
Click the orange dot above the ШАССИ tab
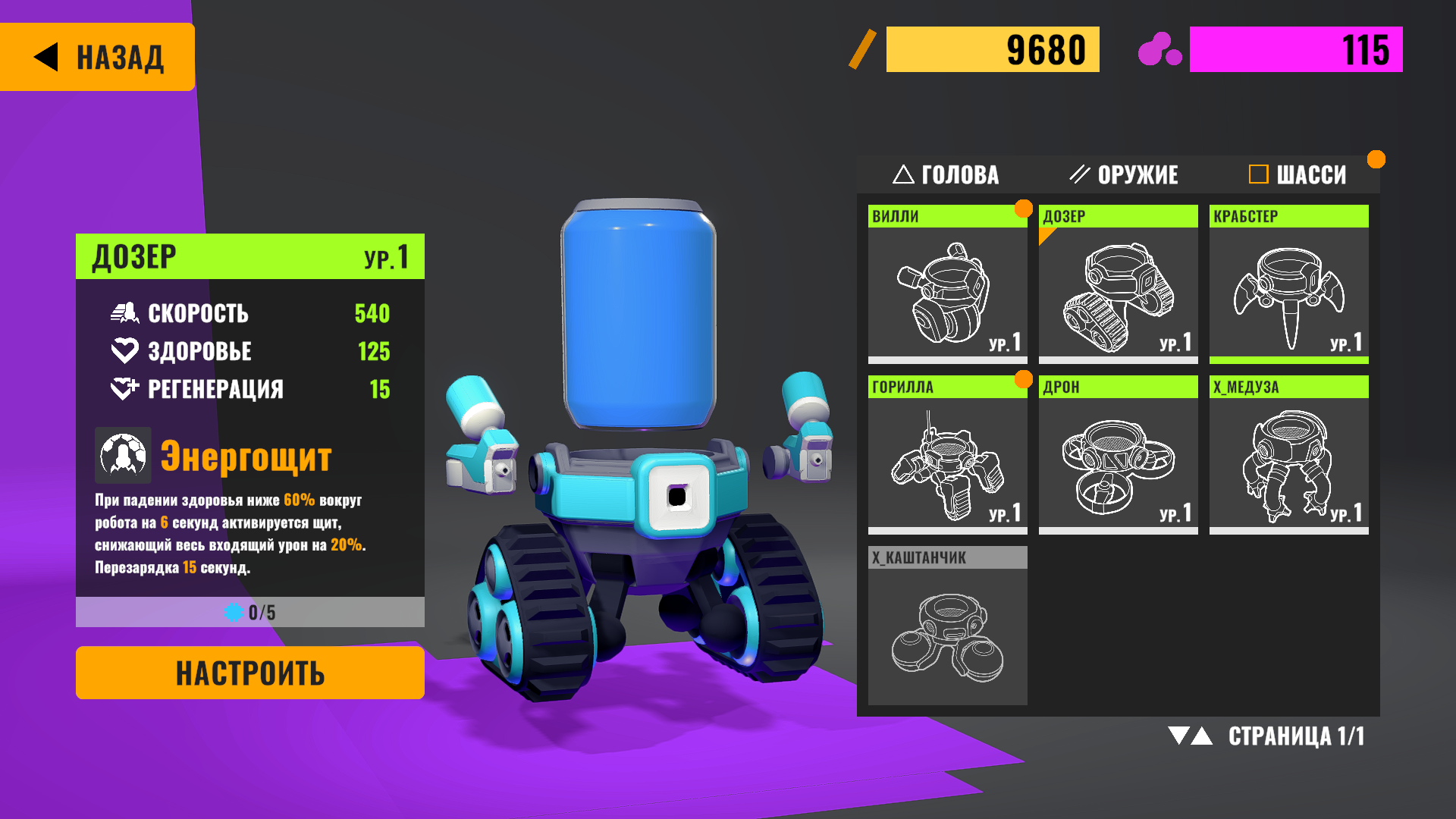click(1376, 158)
